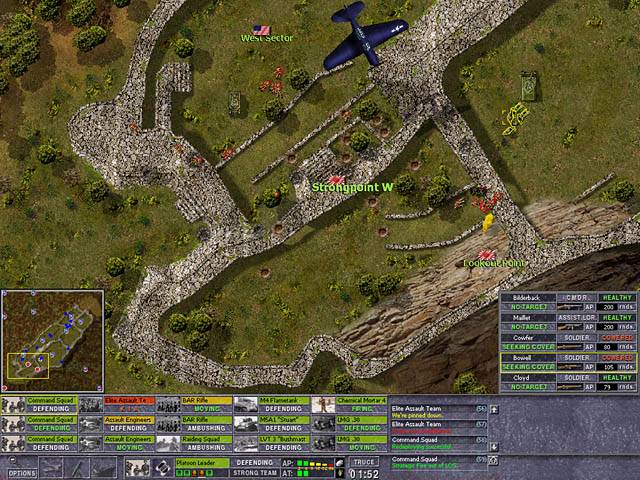640x480 pixels.
Task: Call naval bombardment with the ship icon
Action: [103, 468]
